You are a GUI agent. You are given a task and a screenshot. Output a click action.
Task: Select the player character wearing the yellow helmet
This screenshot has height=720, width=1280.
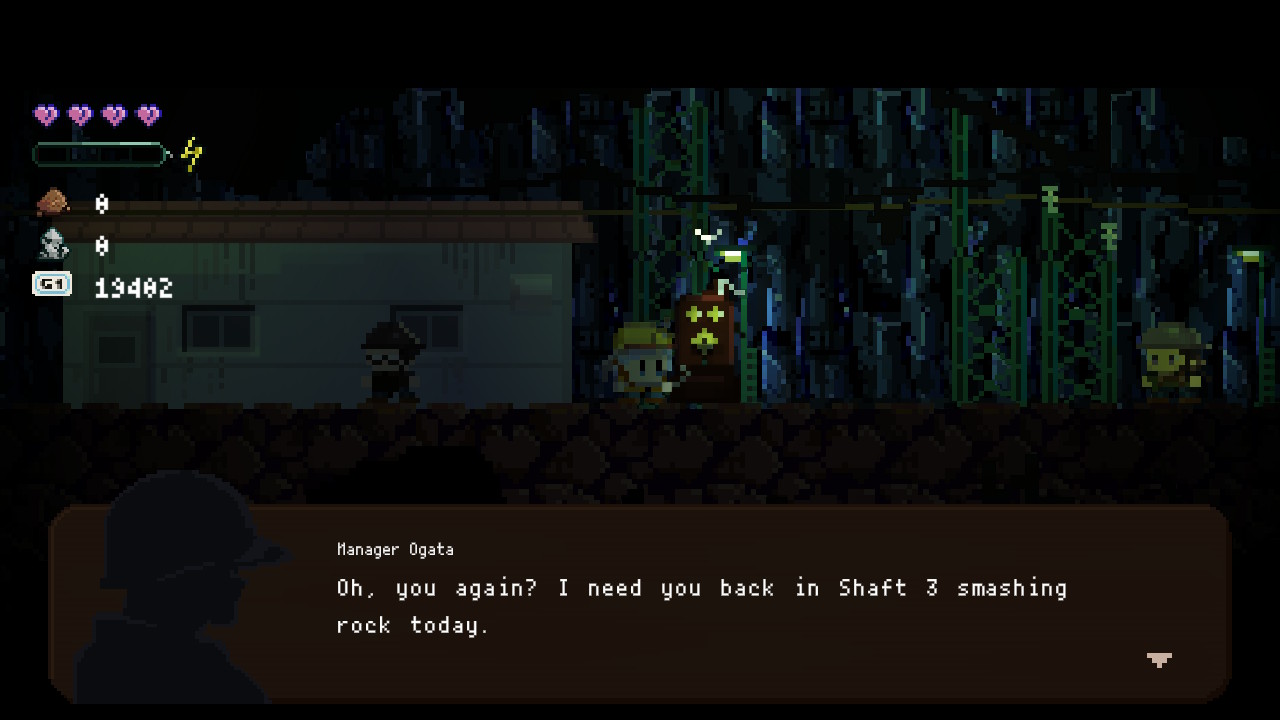pyautogui.click(x=645, y=365)
